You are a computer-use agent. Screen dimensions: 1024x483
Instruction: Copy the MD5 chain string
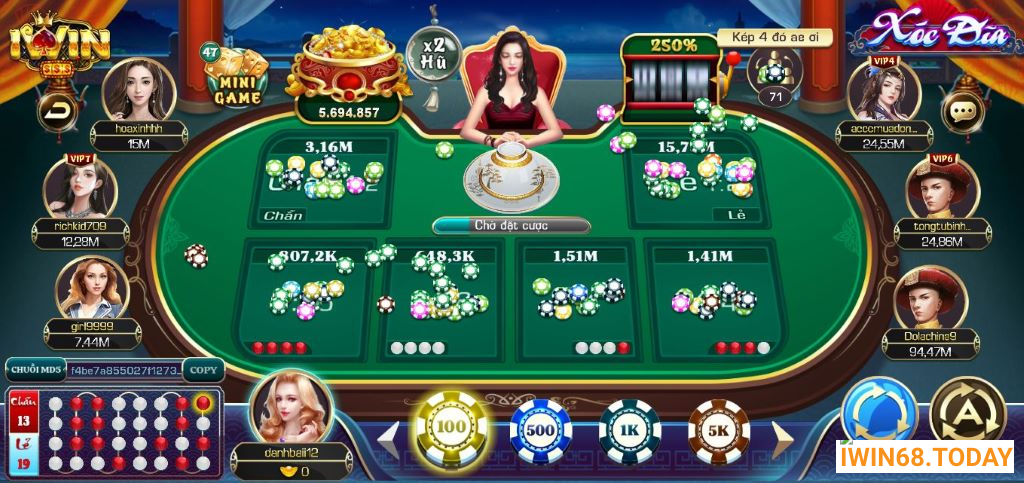203,370
